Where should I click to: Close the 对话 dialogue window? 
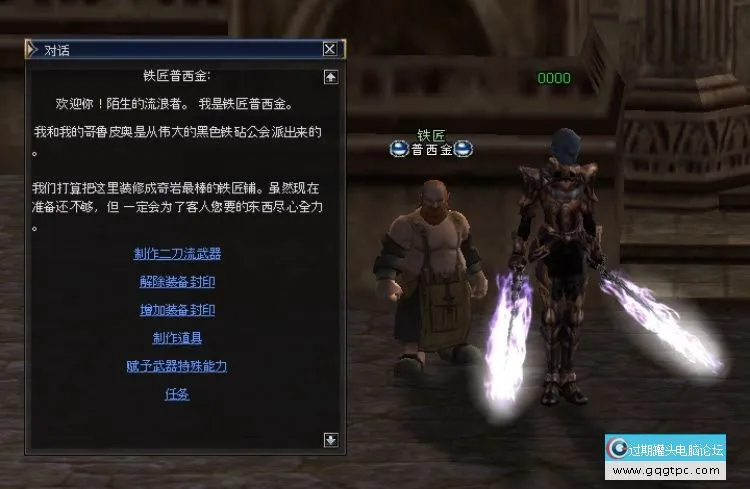pos(330,48)
